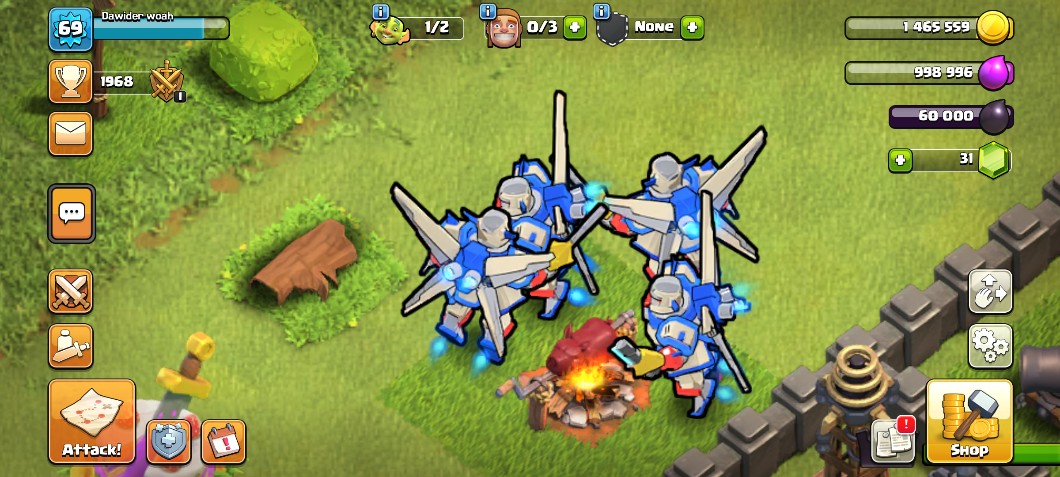Open the notes icon with red alert
Viewport: 1060px width, 477px height.
892,440
